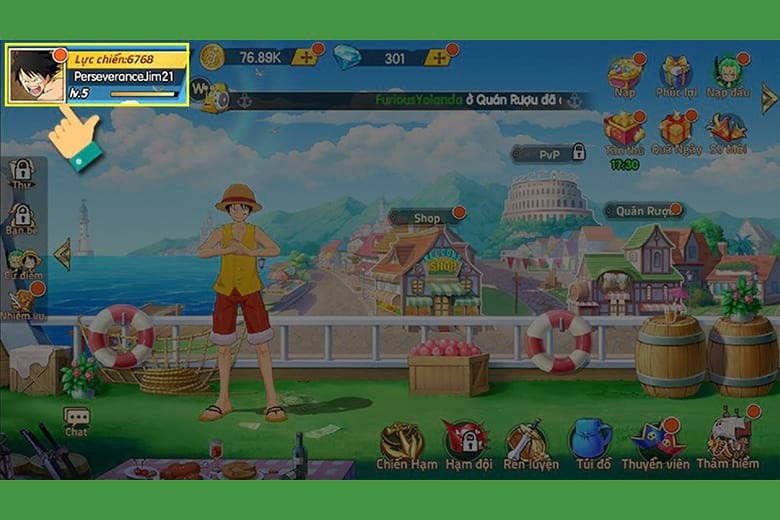Enter the locked PvP mode
This screenshot has width=780, height=520.
[x=548, y=153]
